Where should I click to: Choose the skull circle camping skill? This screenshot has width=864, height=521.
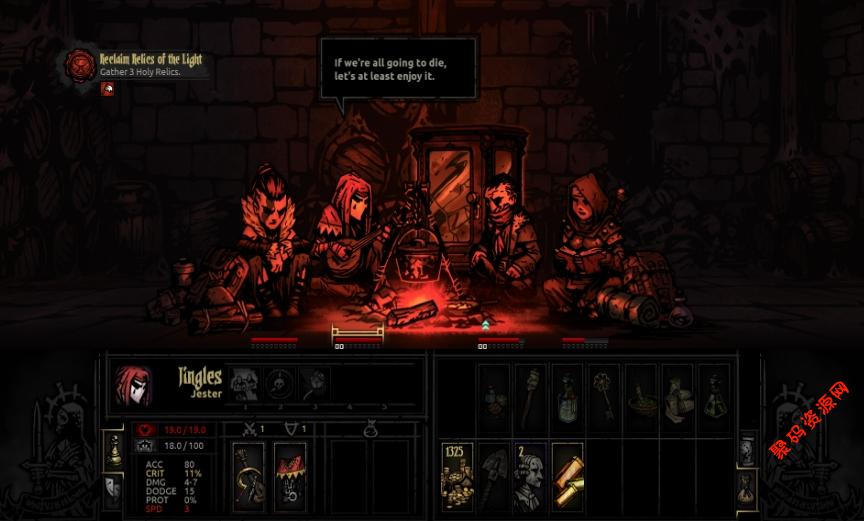[280, 383]
